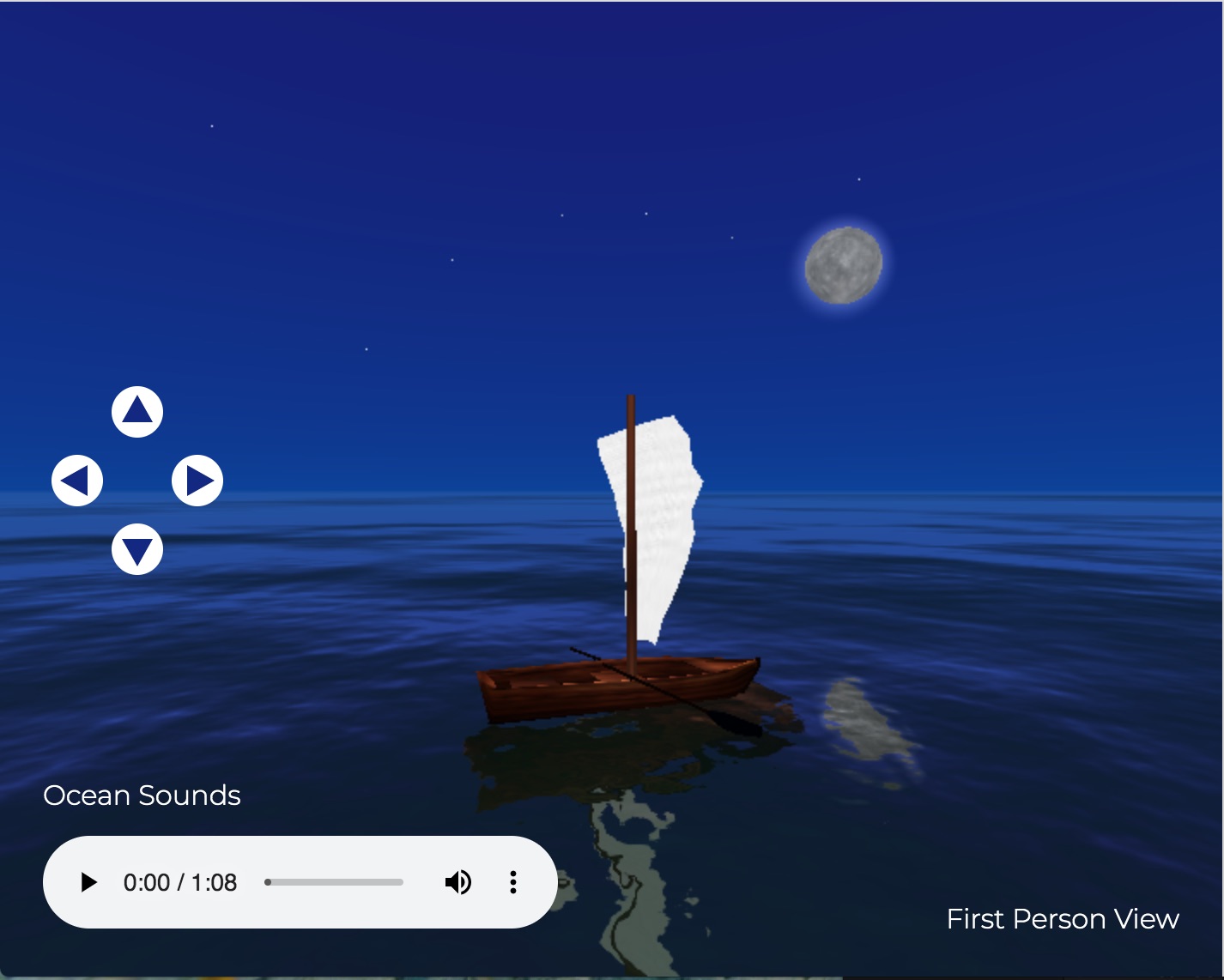Click the First Person View label
This screenshot has height=980, width=1224.
tap(1063, 919)
